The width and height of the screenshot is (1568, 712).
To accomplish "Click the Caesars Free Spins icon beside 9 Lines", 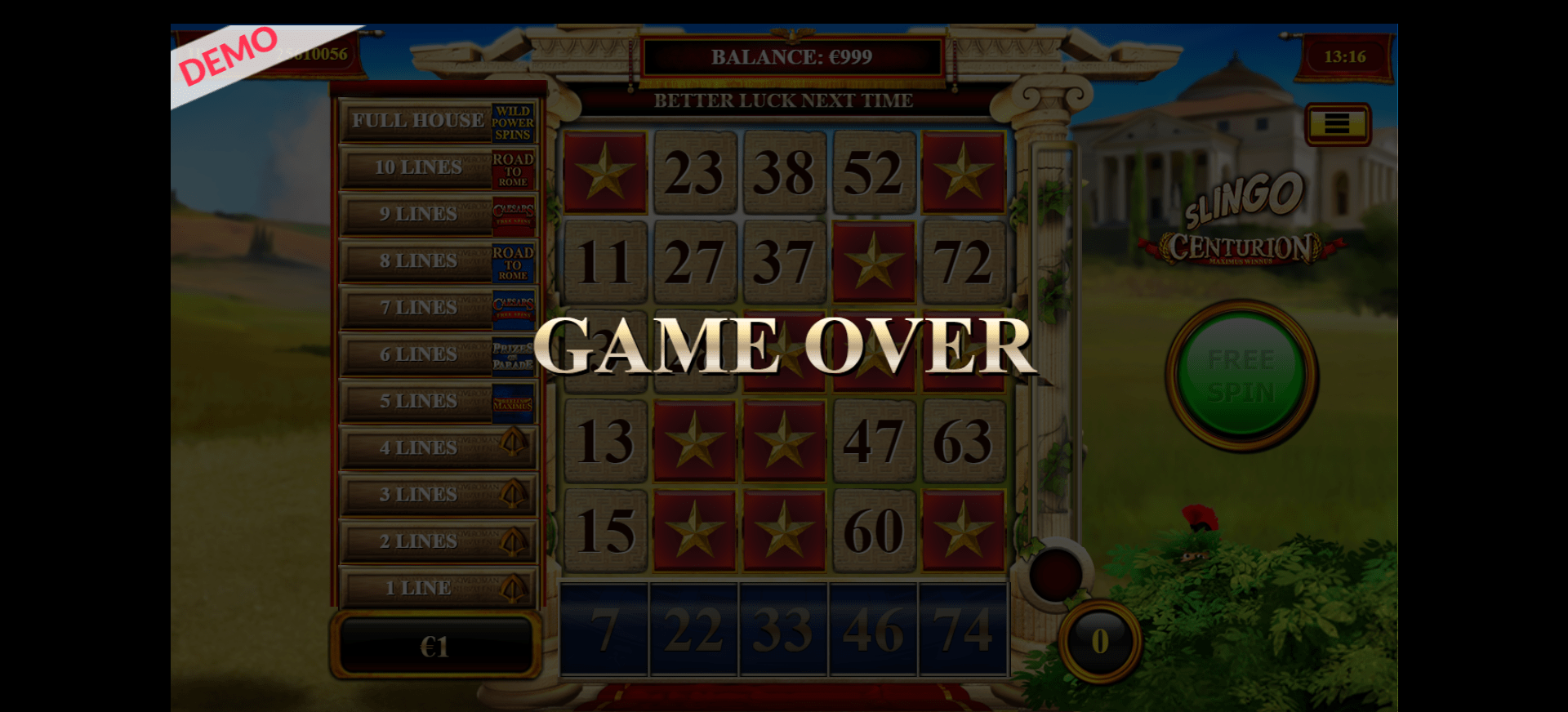I will [514, 214].
